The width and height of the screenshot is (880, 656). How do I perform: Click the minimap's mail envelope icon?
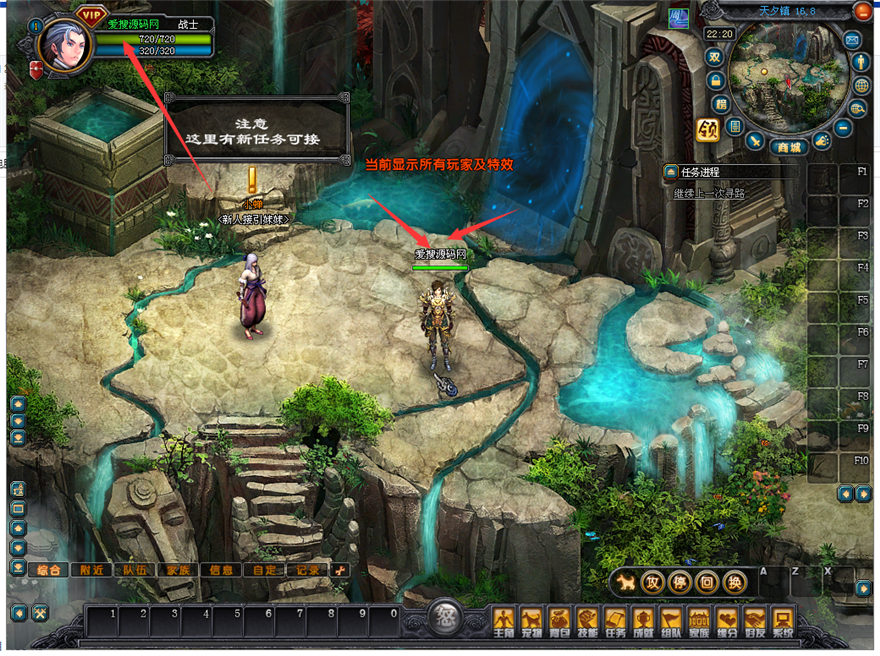tap(853, 40)
